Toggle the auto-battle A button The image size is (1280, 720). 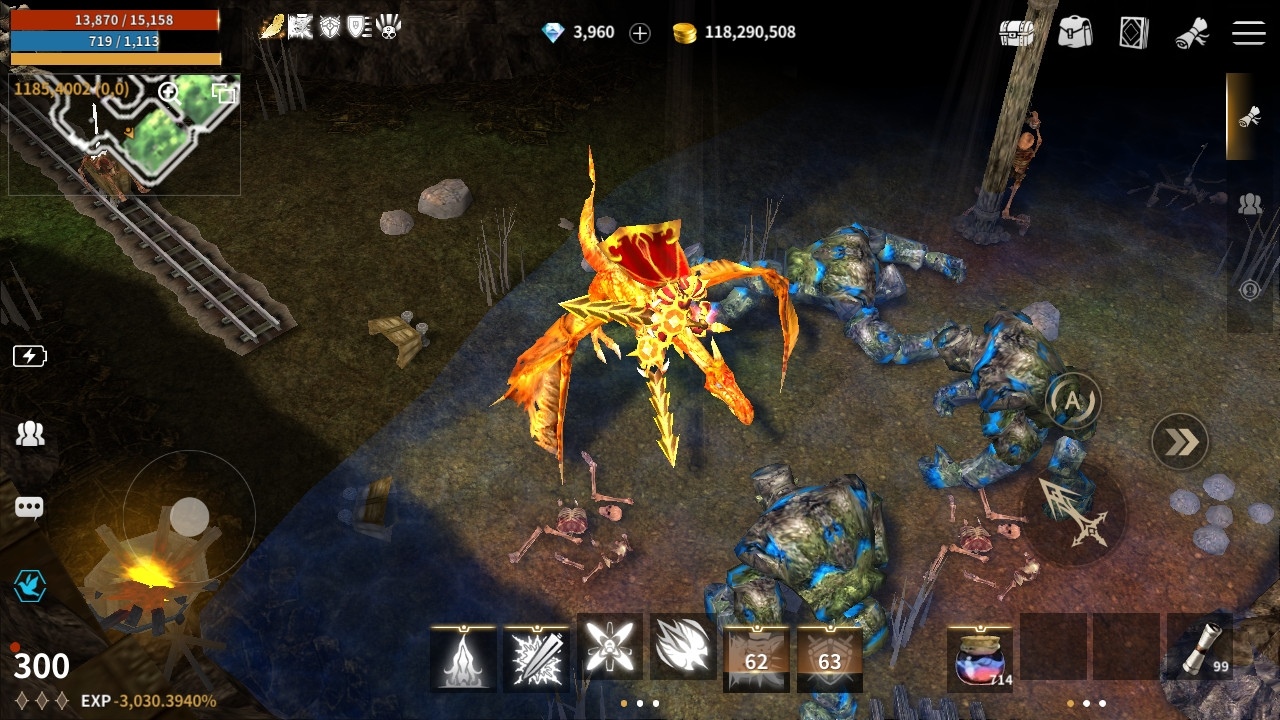point(1073,401)
